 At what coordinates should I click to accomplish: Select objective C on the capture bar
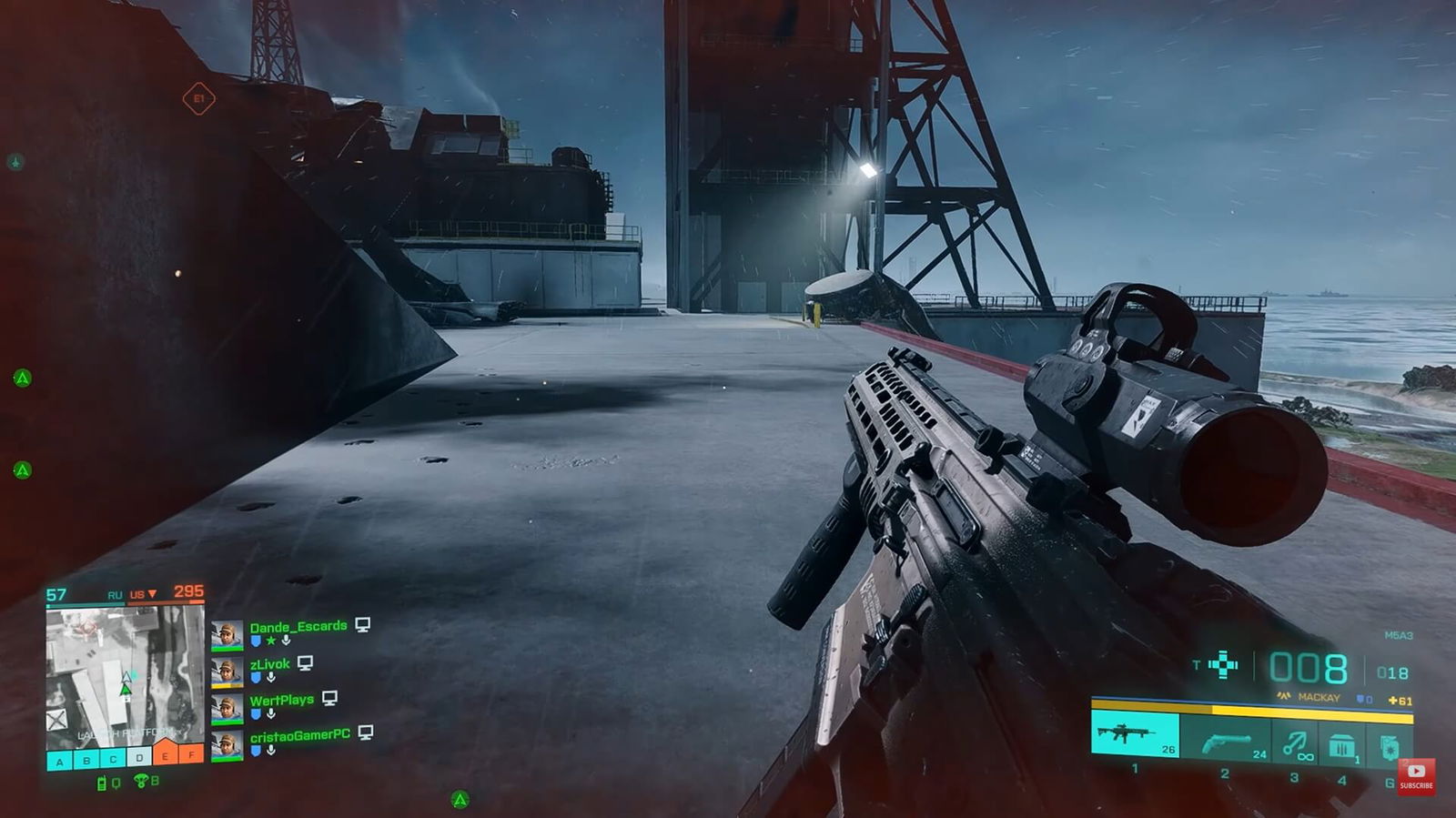click(x=113, y=759)
